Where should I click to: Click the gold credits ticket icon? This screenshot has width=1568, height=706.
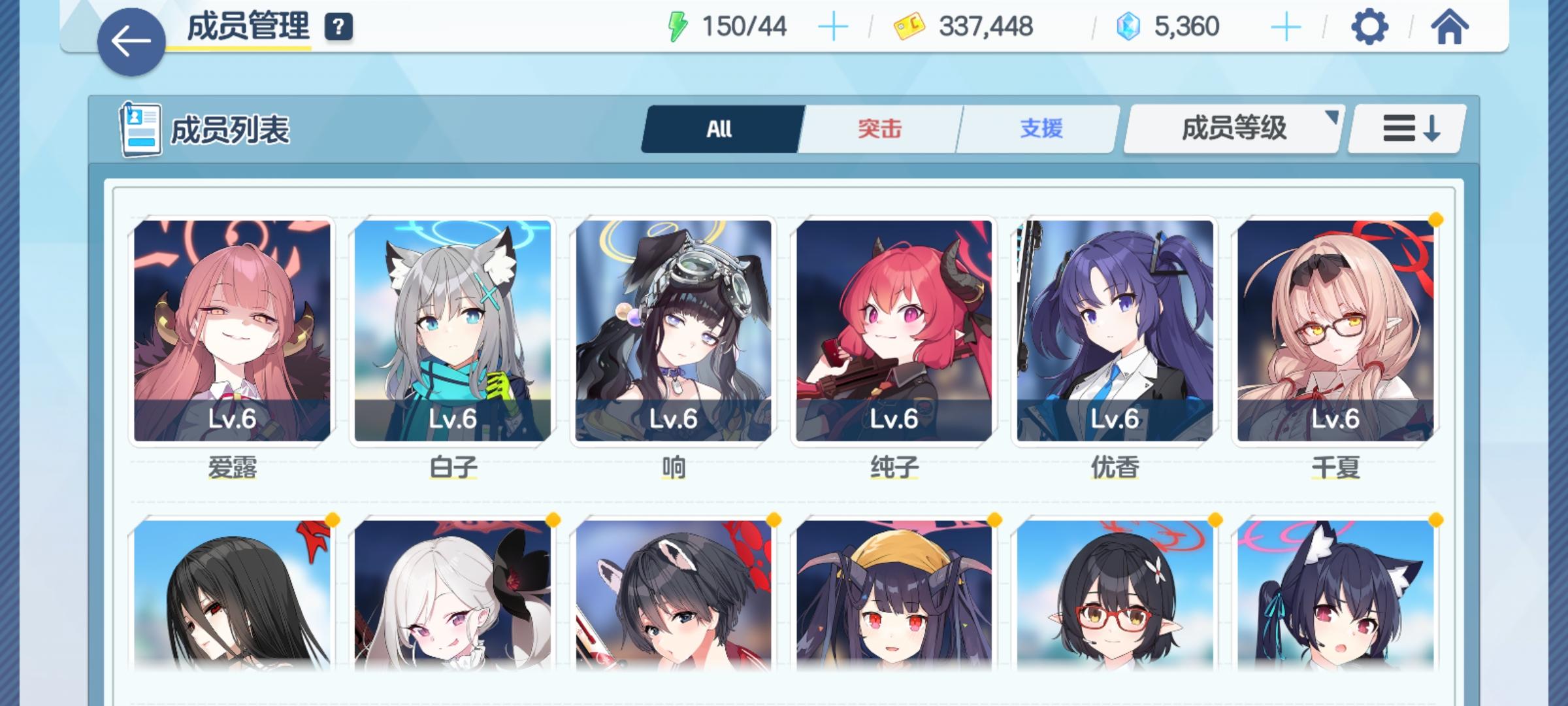point(908,25)
